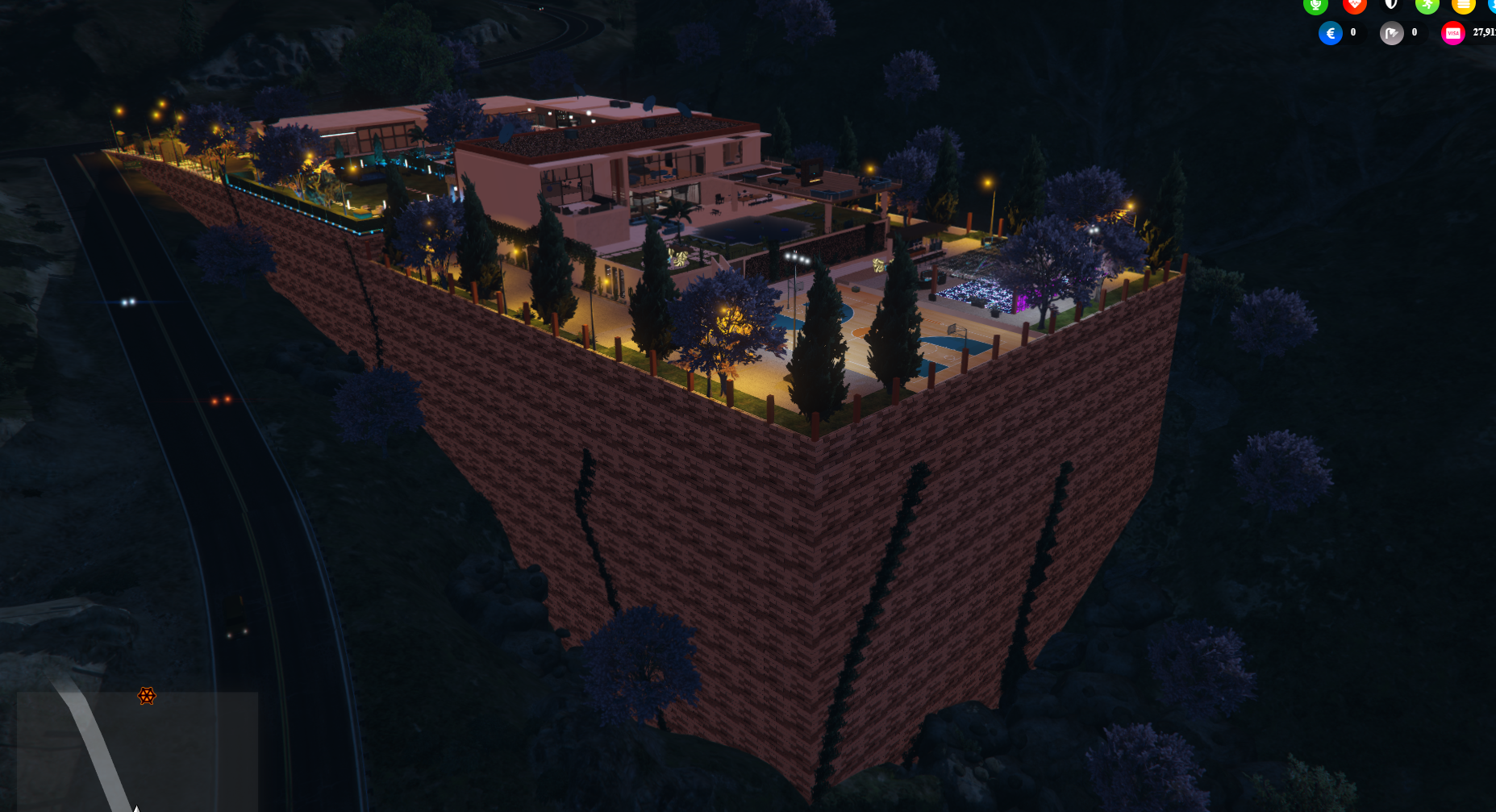Viewport: 1496px width, 812px height.
Task: Click the grey spray dirty money icon
Action: tap(1391, 33)
